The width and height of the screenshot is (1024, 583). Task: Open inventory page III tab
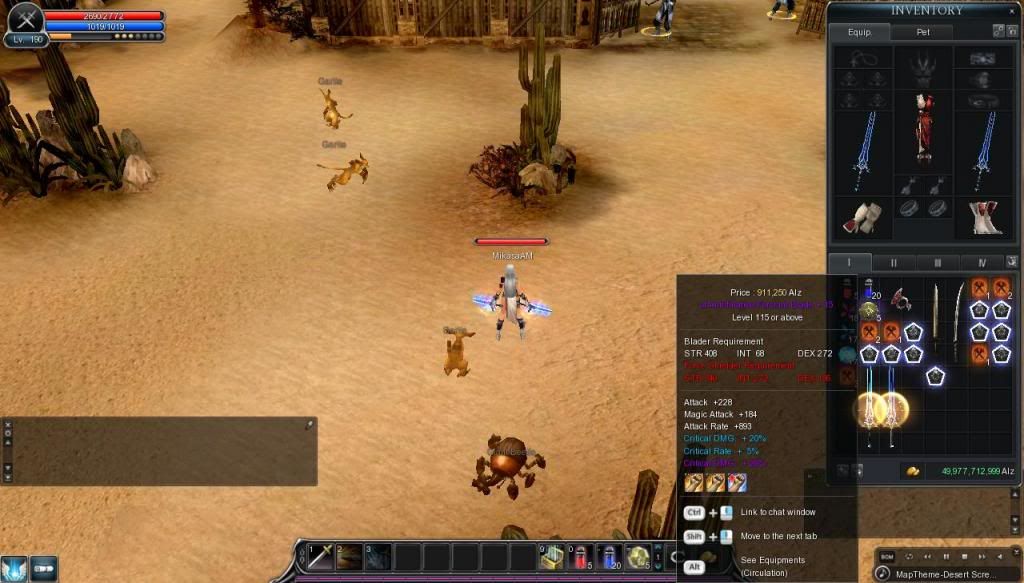(937, 262)
